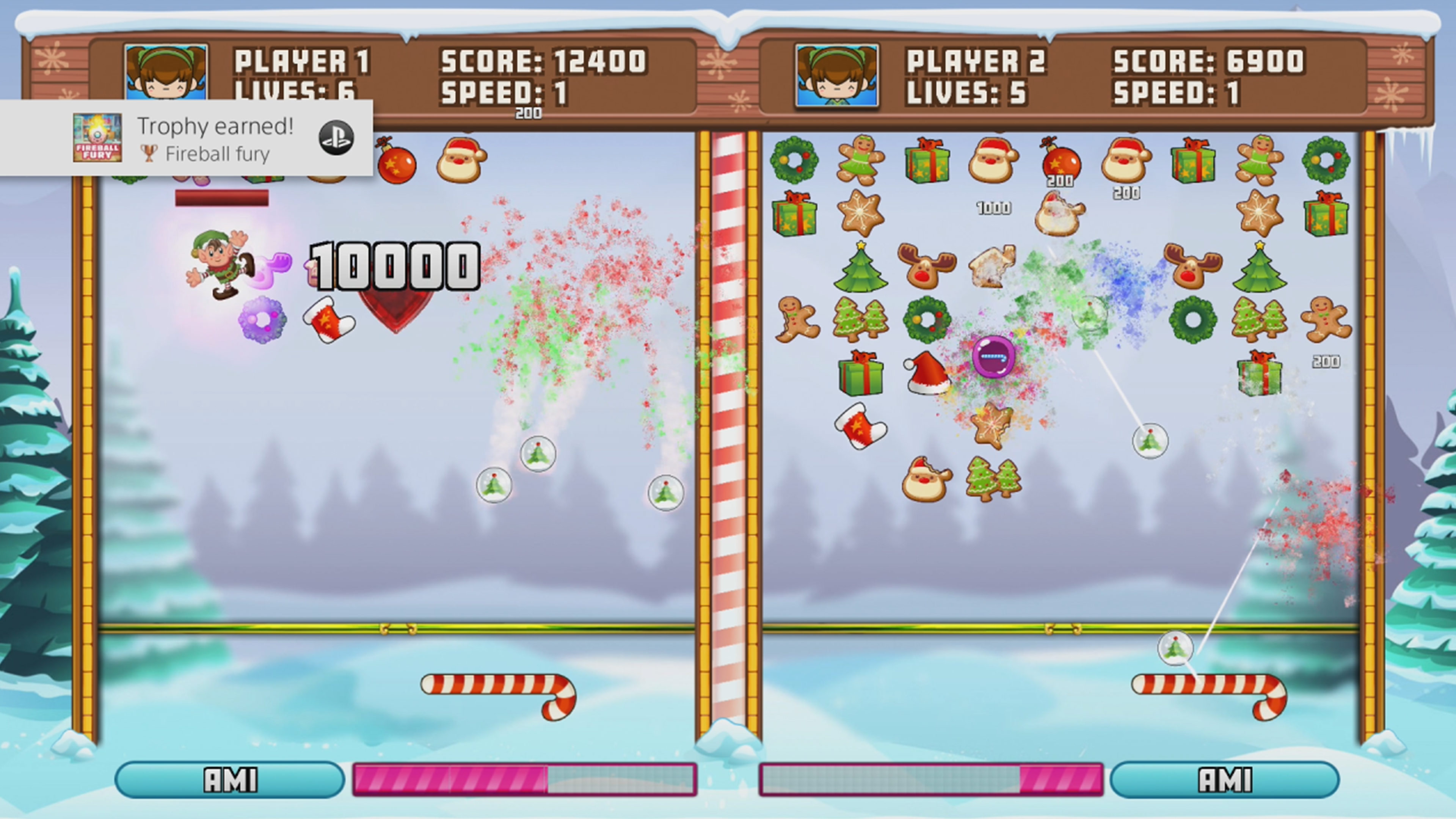Click the PlayStation logo on the notification

point(336,138)
